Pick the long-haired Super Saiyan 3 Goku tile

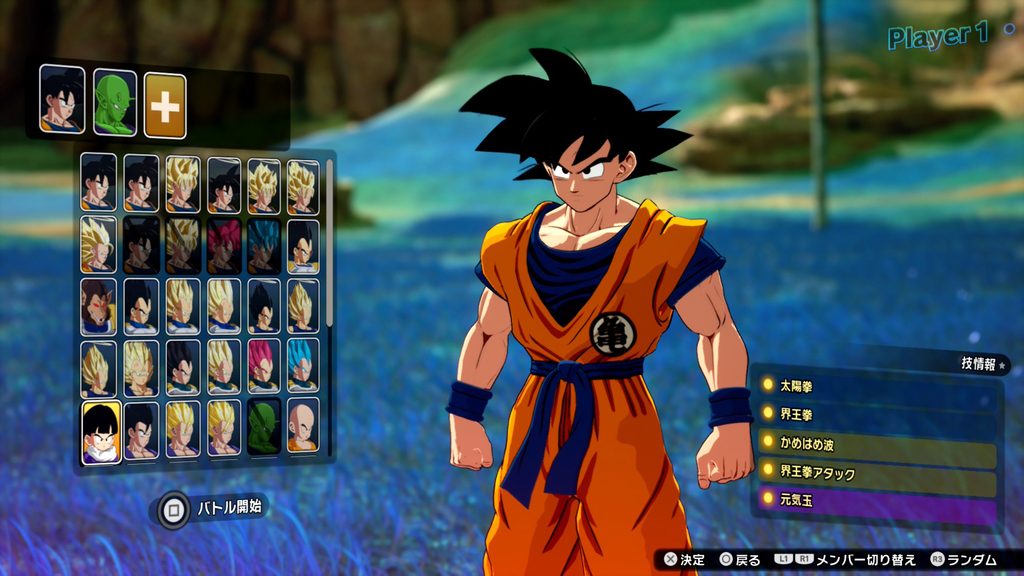(98, 244)
